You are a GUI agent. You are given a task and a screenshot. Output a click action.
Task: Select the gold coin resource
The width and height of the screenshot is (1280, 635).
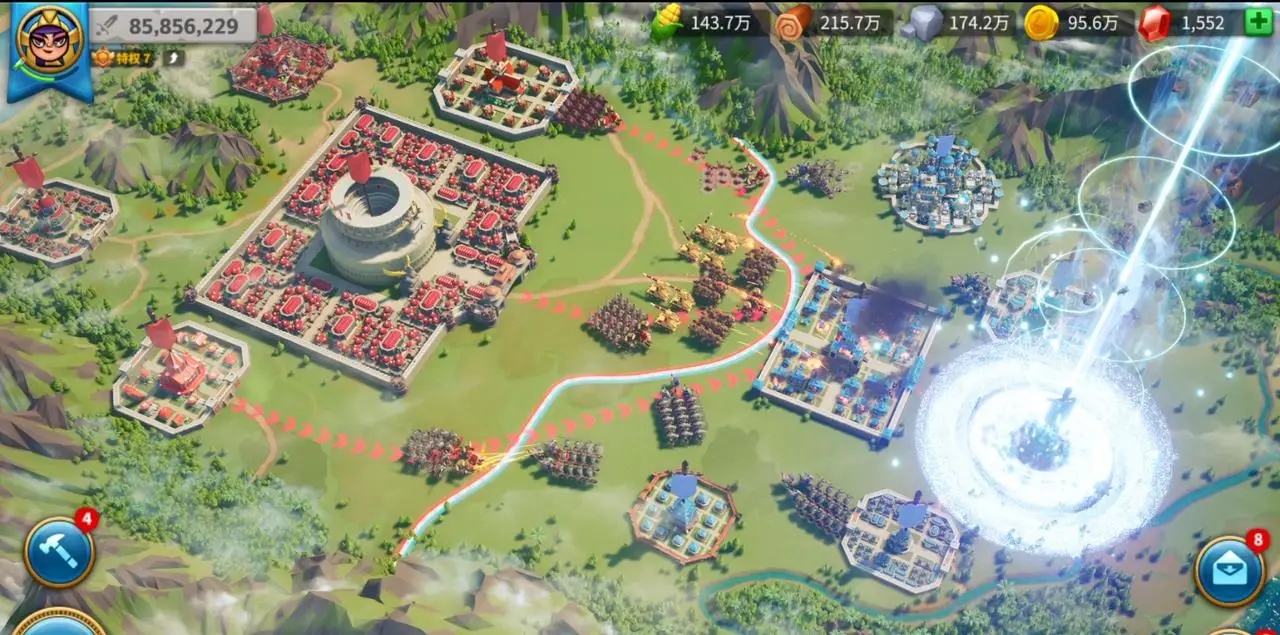(x=1041, y=23)
